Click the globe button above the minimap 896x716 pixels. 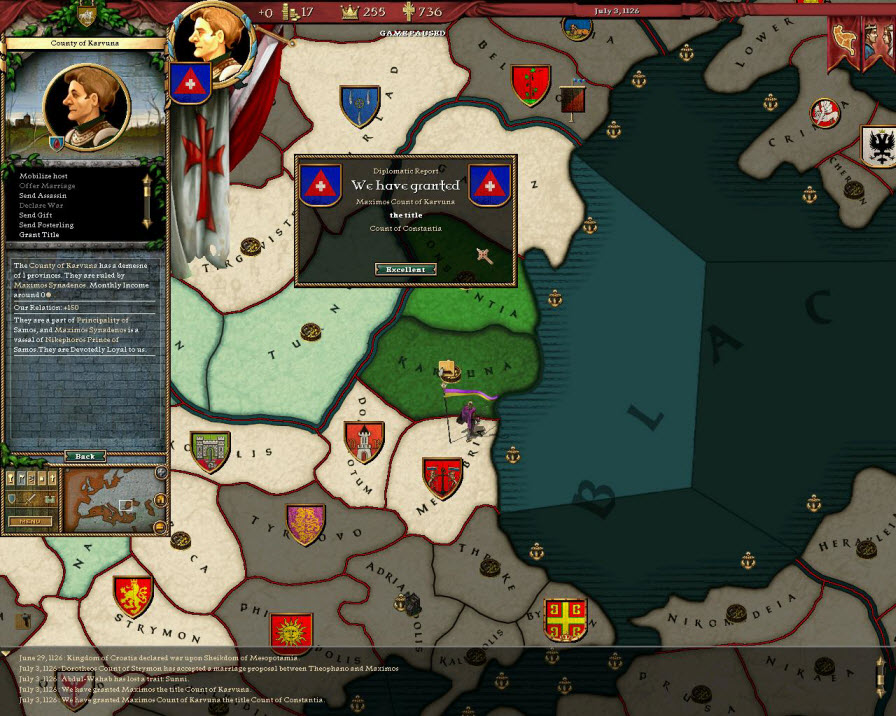[x=161, y=472]
